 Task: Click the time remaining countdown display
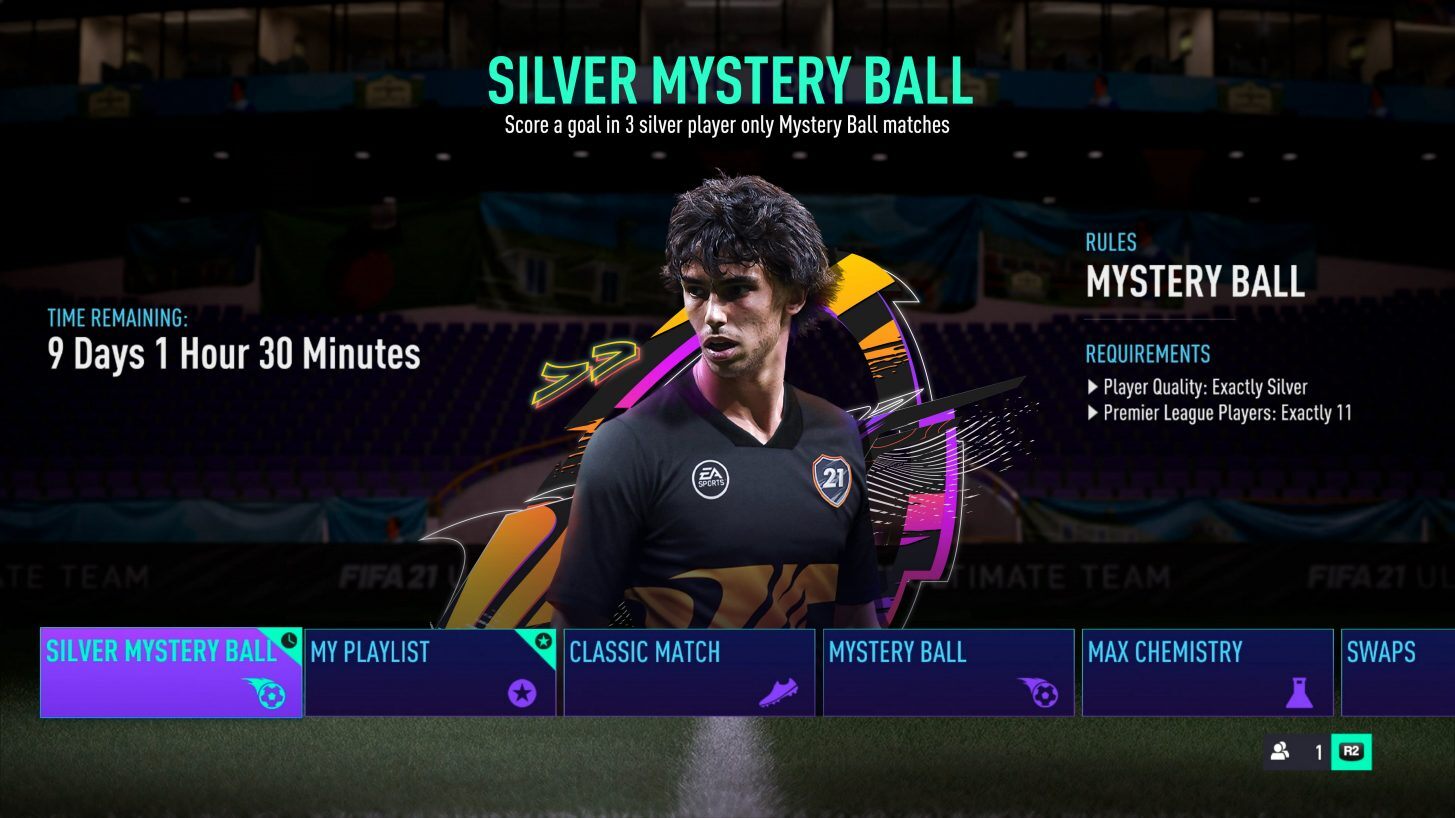click(232, 354)
